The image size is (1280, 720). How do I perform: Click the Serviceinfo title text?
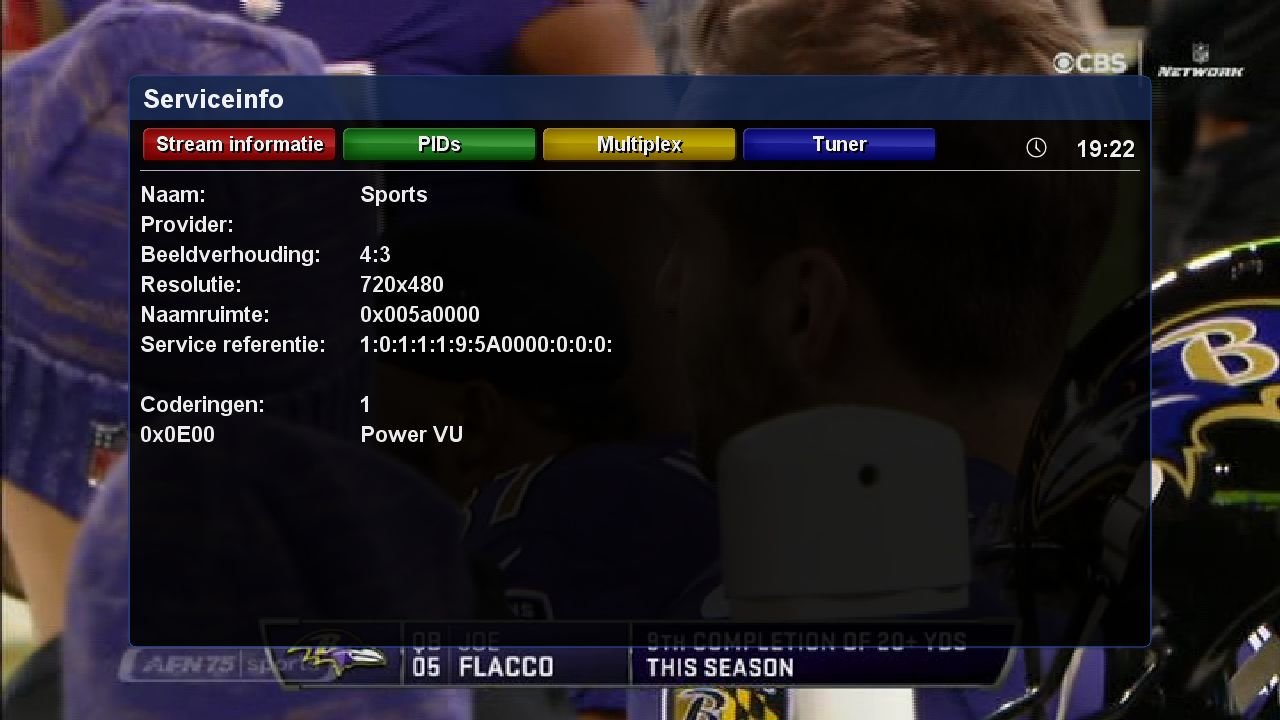coord(213,99)
